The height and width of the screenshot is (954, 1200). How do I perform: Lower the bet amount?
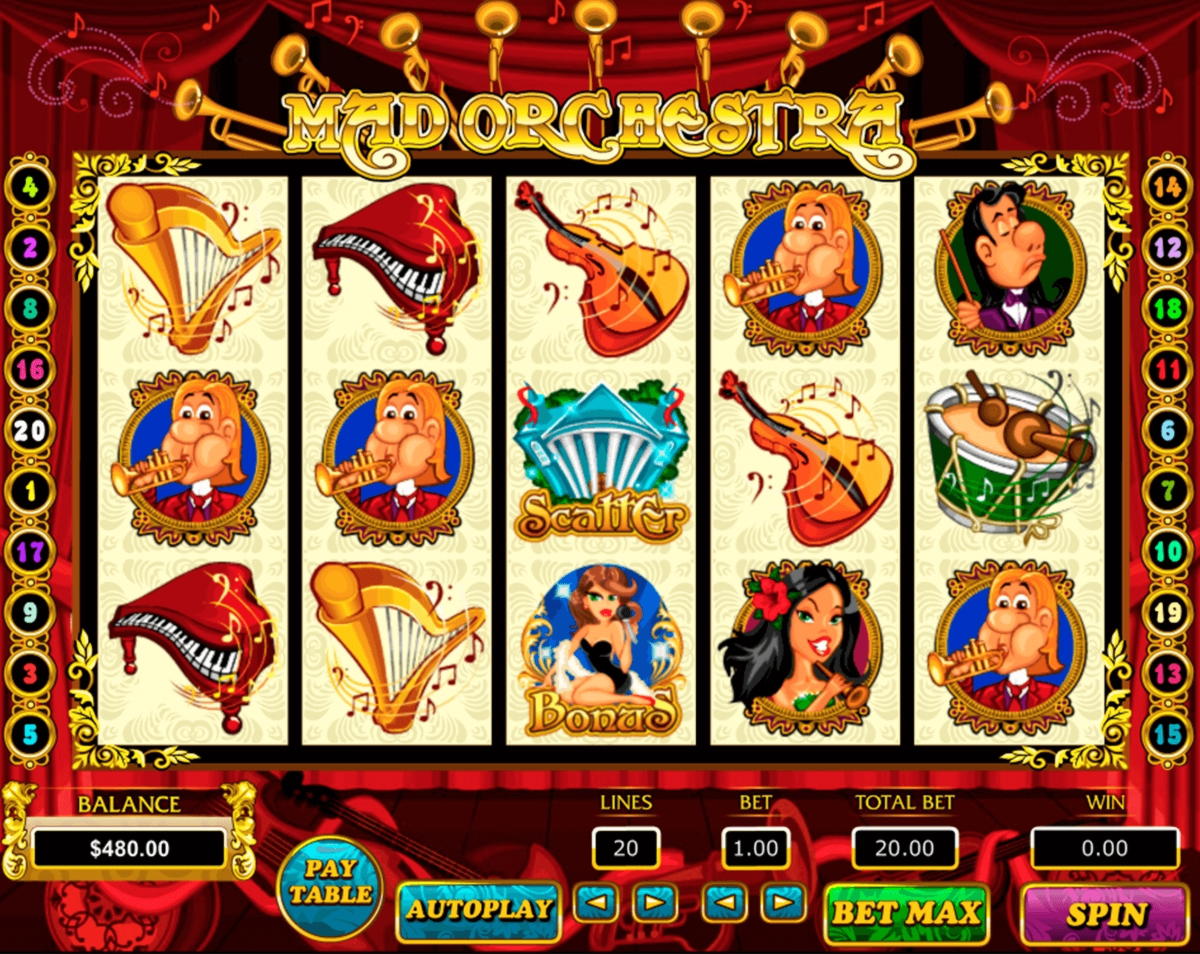tap(725, 904)
